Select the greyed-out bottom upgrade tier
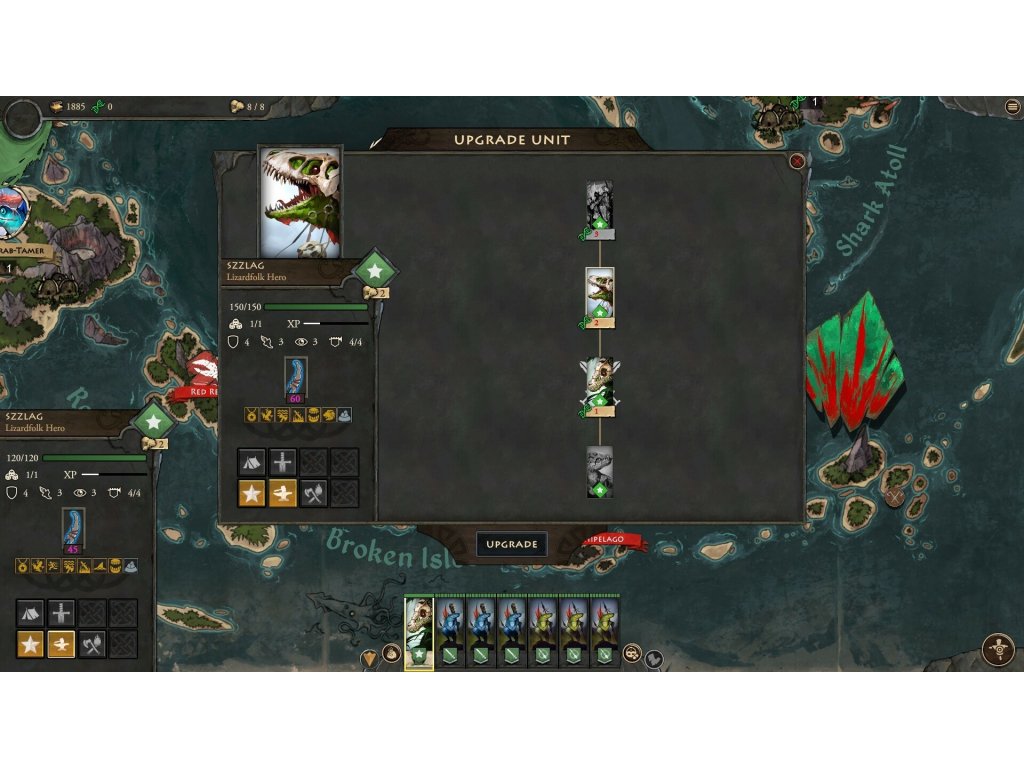 point(599,471)
